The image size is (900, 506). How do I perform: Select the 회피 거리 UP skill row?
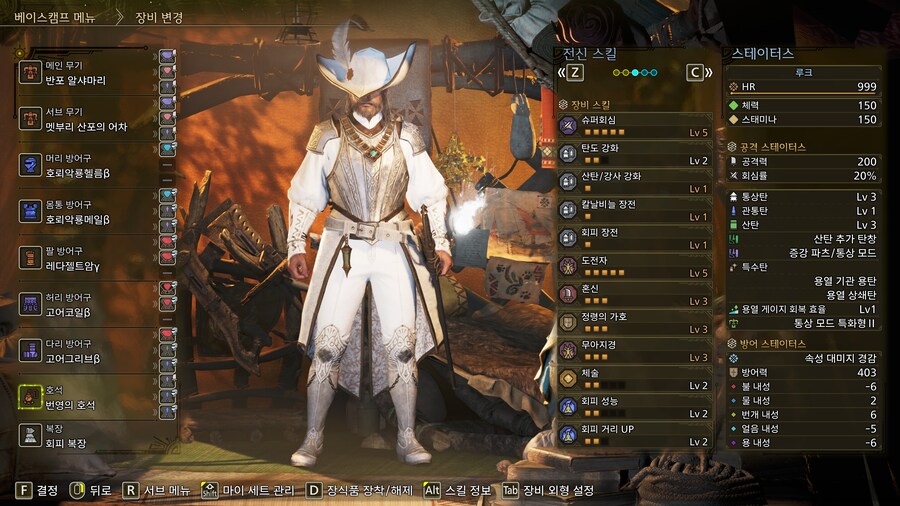pos(634,435)
